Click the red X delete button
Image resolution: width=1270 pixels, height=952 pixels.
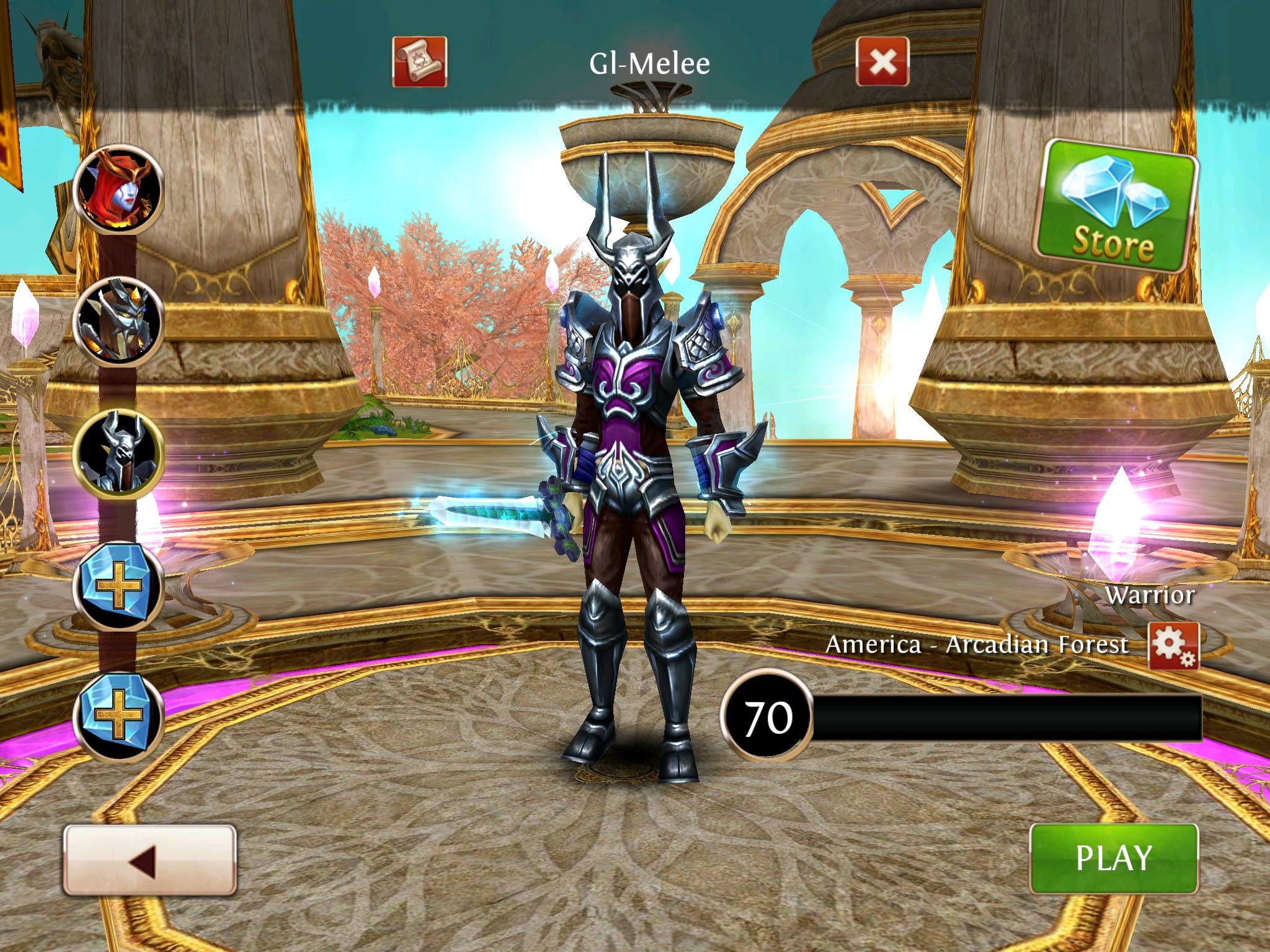pyautogui.click(x=882, y=61)
